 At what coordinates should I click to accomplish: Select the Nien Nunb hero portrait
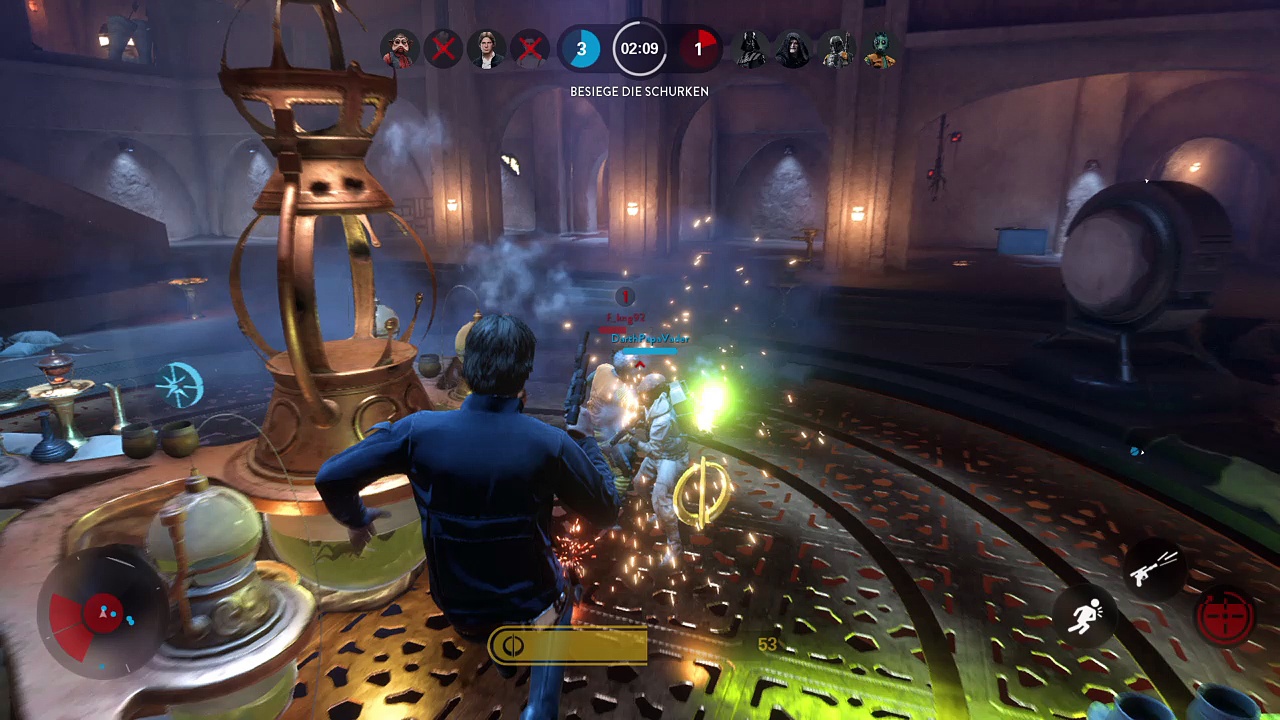click(400, 48)
